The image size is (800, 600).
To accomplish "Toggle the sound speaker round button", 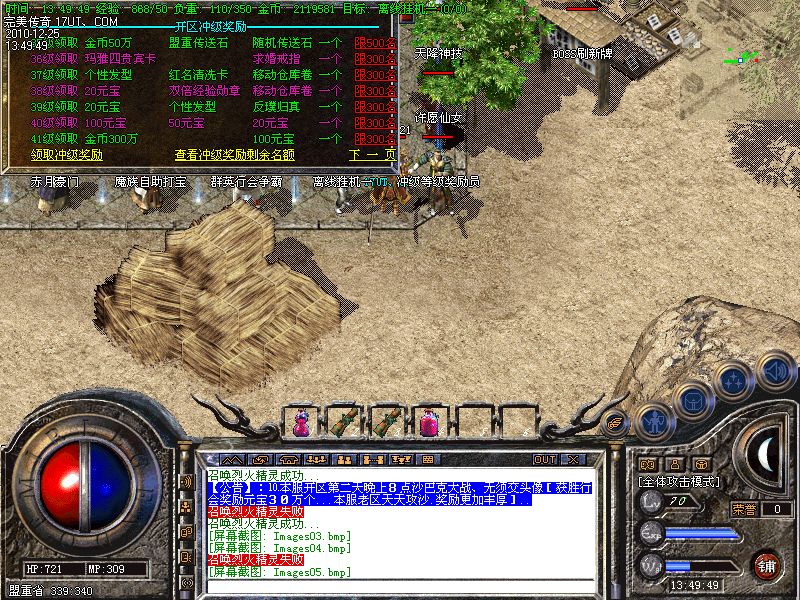I will point(775,370).
